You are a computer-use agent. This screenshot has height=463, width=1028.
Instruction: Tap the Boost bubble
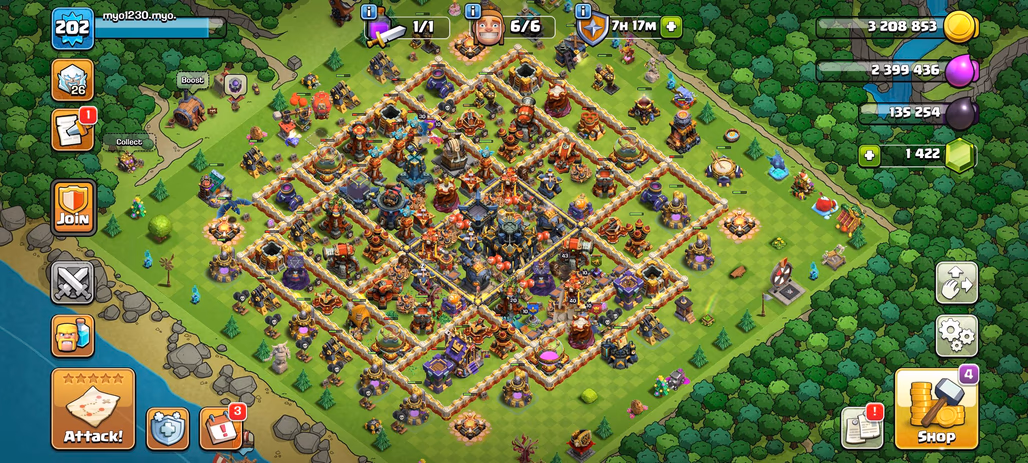[x=191, y=80]
